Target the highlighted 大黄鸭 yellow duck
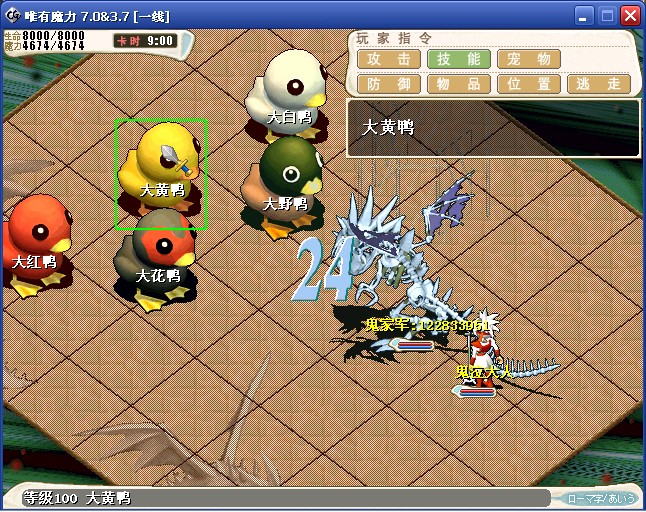The height and width of the screenshot is (512, 646). 161,170
